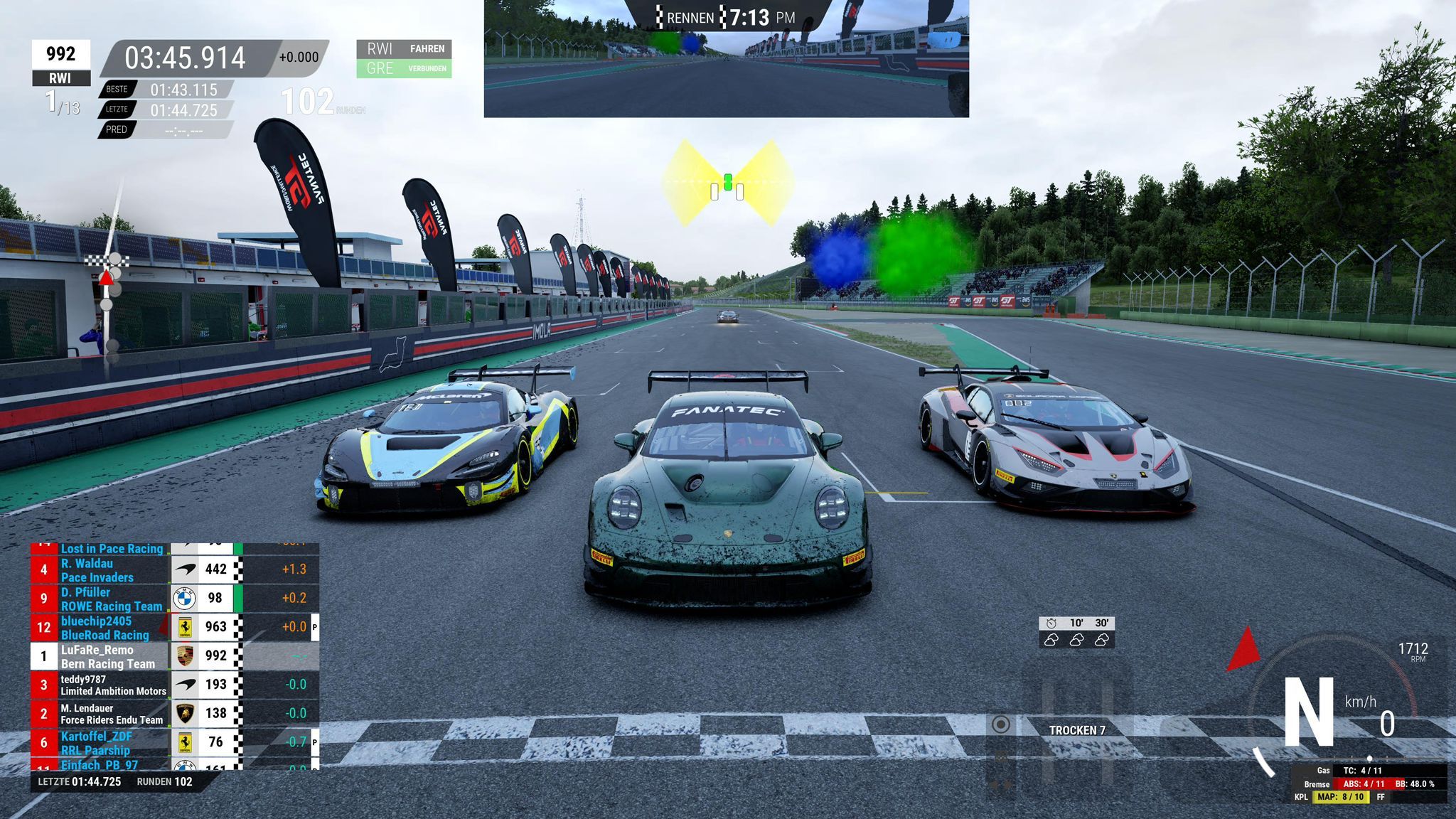1456x819 pixels.
Task: Open the weather forecast widget
Action: click(1076, 632)
